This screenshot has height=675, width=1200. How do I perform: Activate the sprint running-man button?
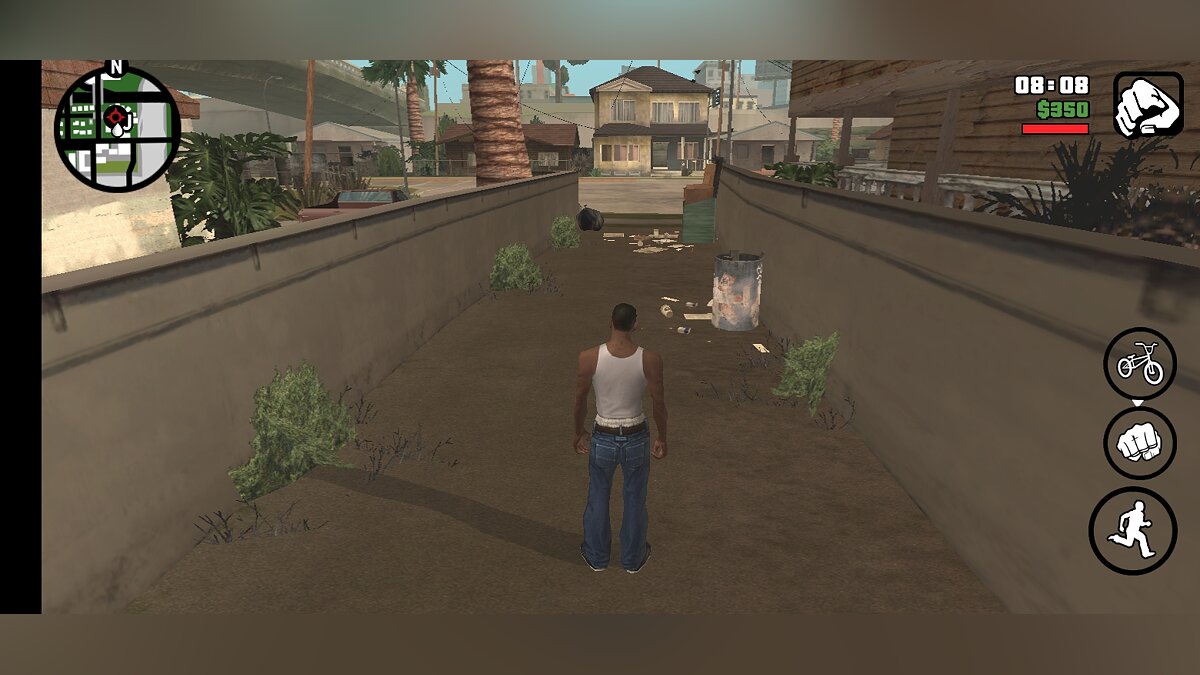coord(1132,530)
